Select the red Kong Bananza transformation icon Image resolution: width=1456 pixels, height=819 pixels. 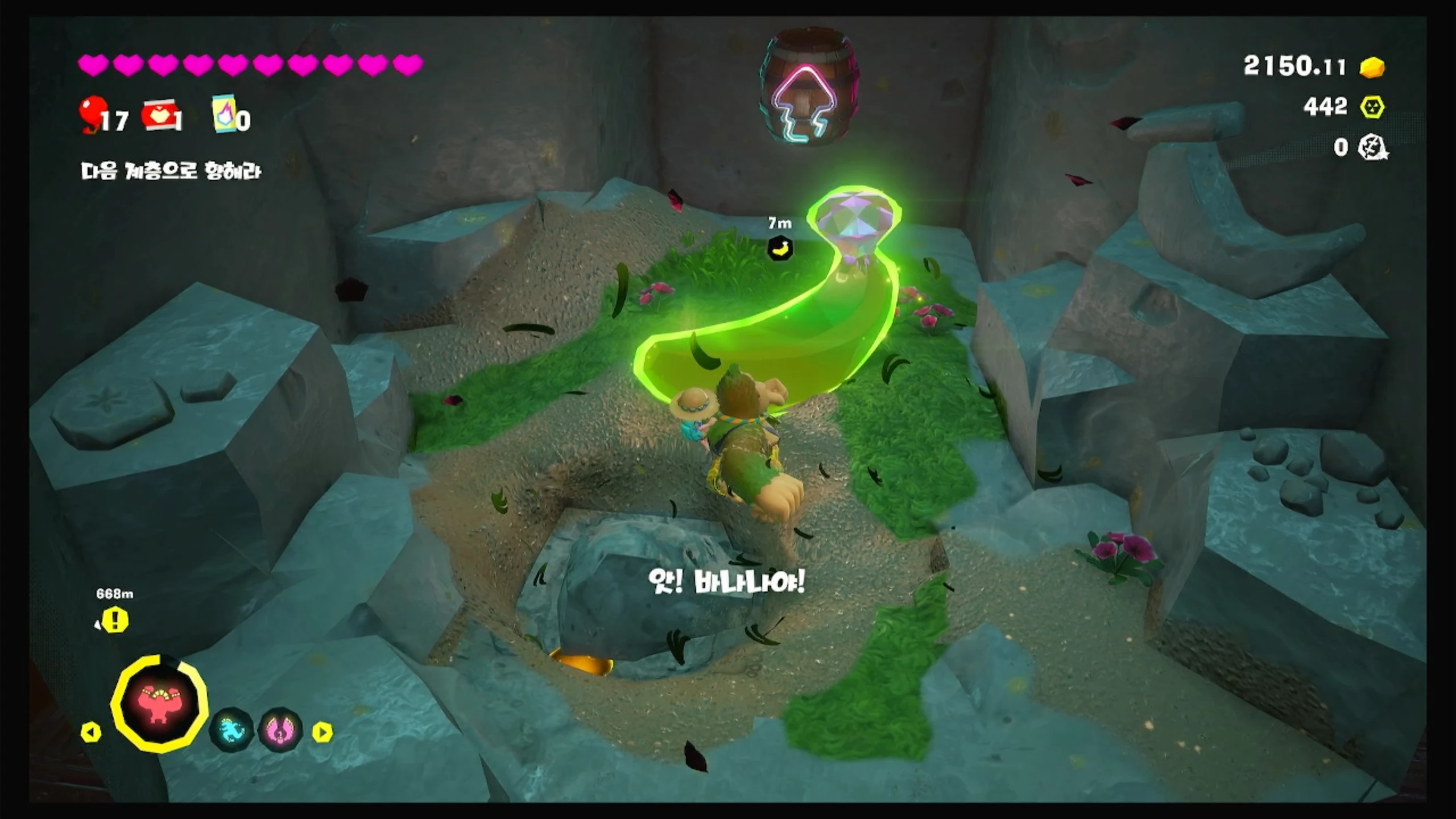click(159, 704)
